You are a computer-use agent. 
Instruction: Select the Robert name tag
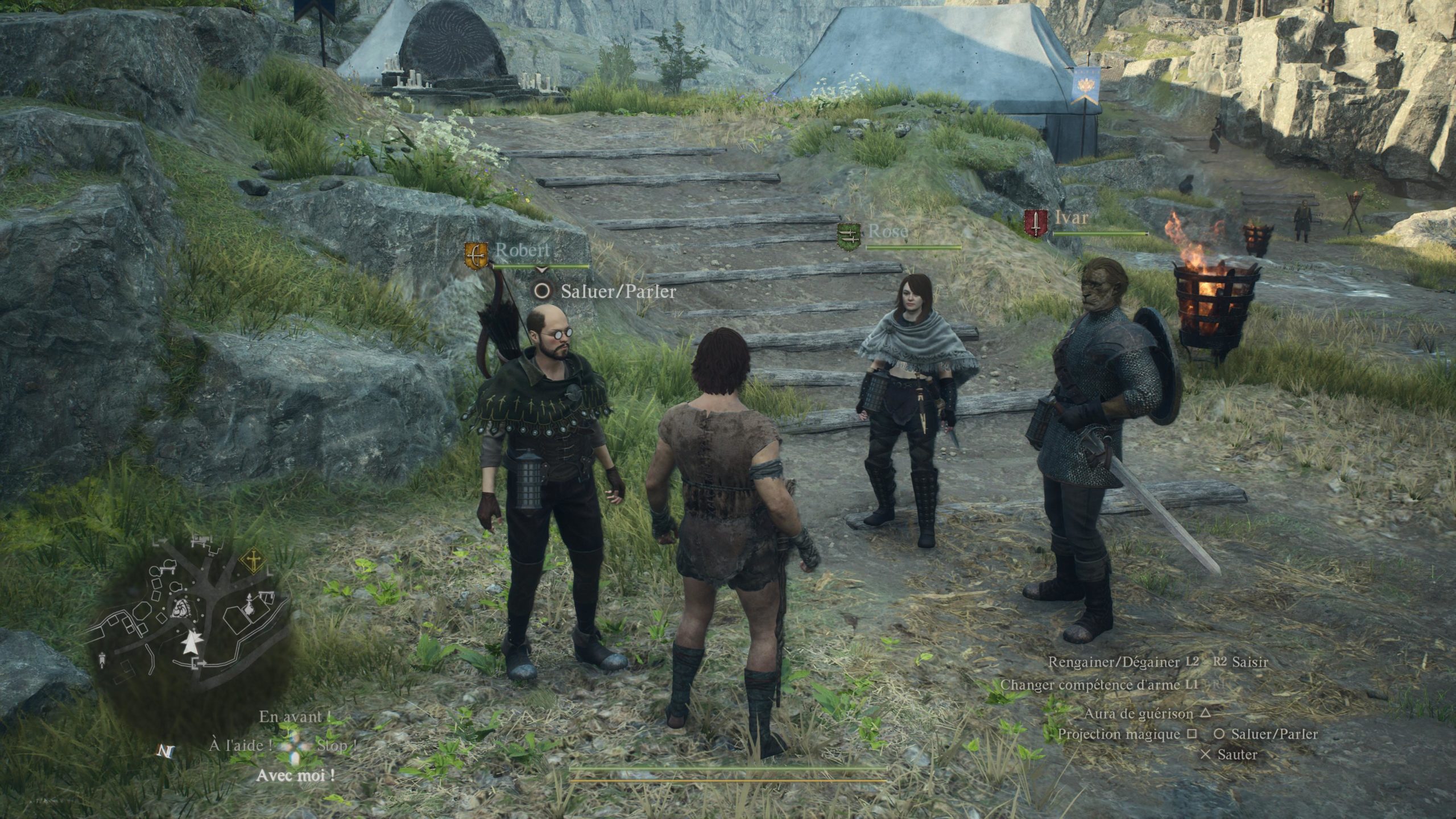point(523,250)
